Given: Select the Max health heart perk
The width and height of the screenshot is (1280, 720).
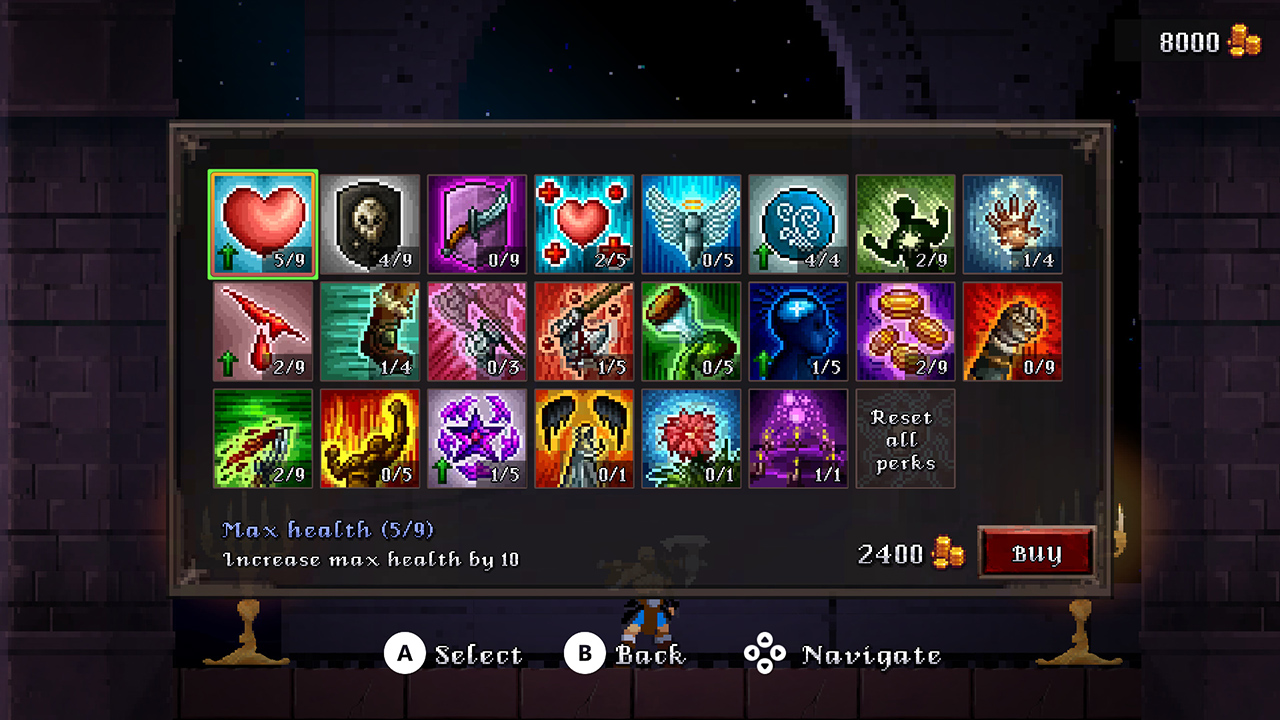Looking at the screenshot, I should click(x=262, y=222).
